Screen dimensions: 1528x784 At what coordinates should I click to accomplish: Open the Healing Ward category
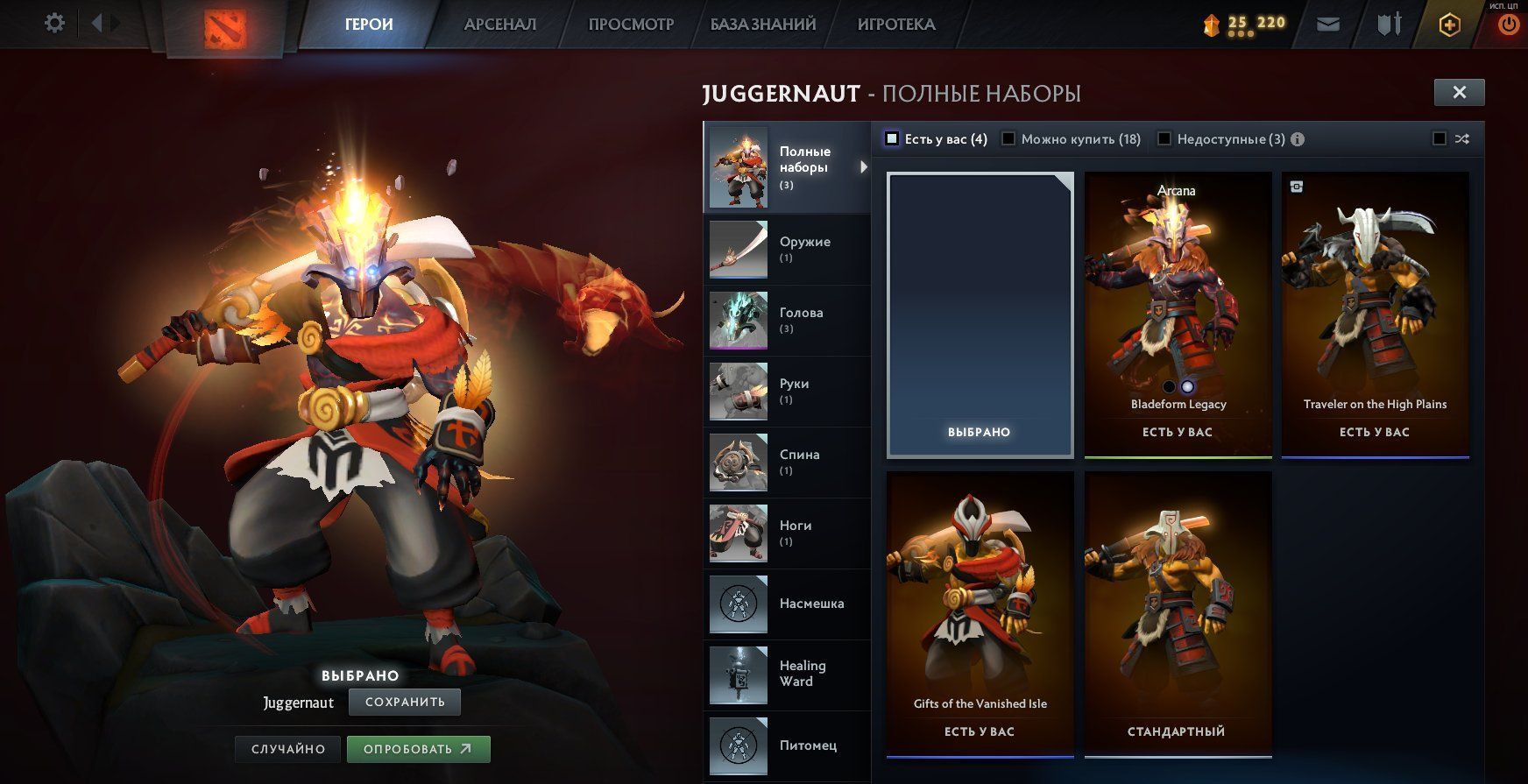[787, 674]
